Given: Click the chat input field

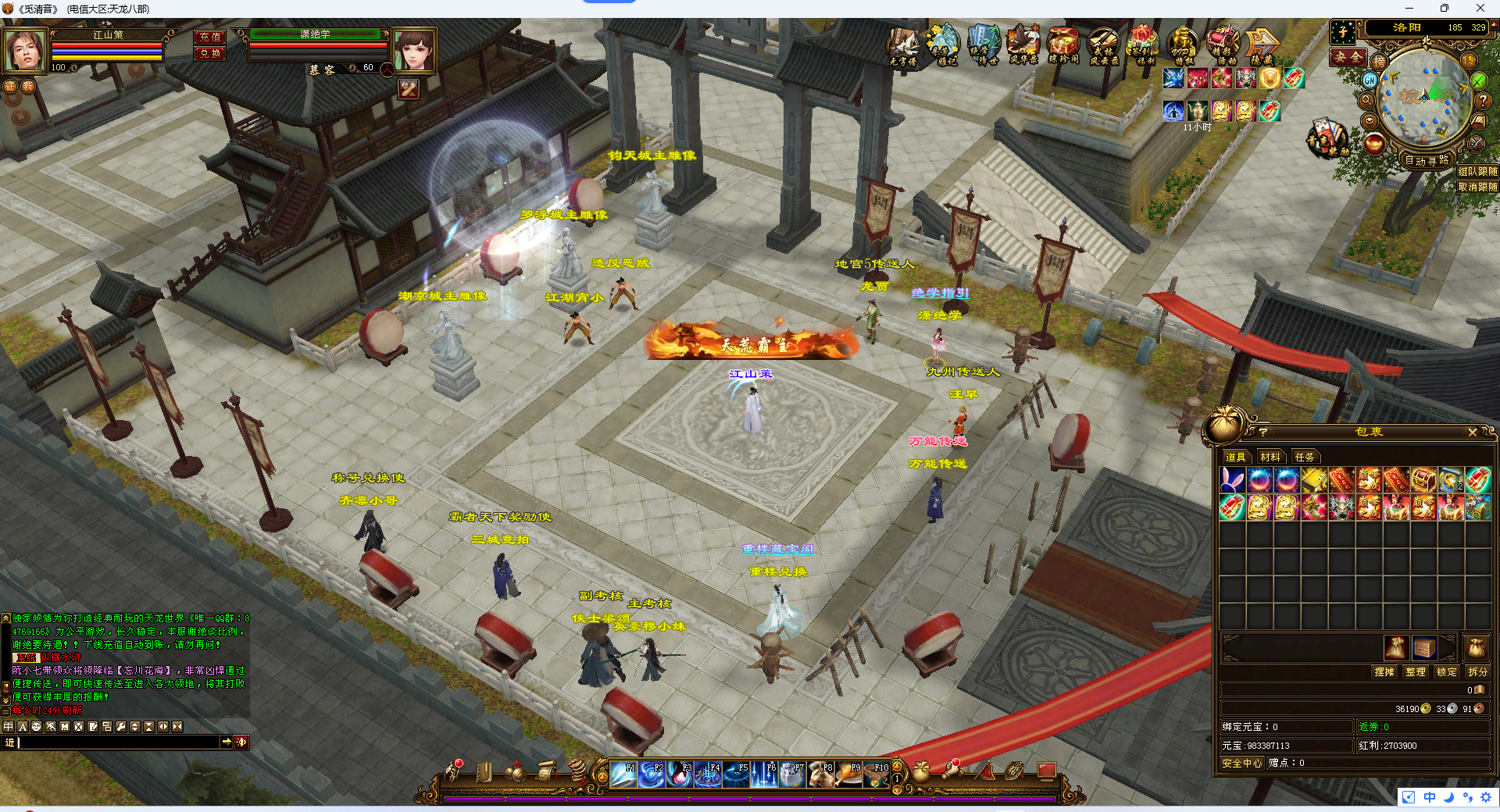Looking at the screenshot, I should point(117,743).
